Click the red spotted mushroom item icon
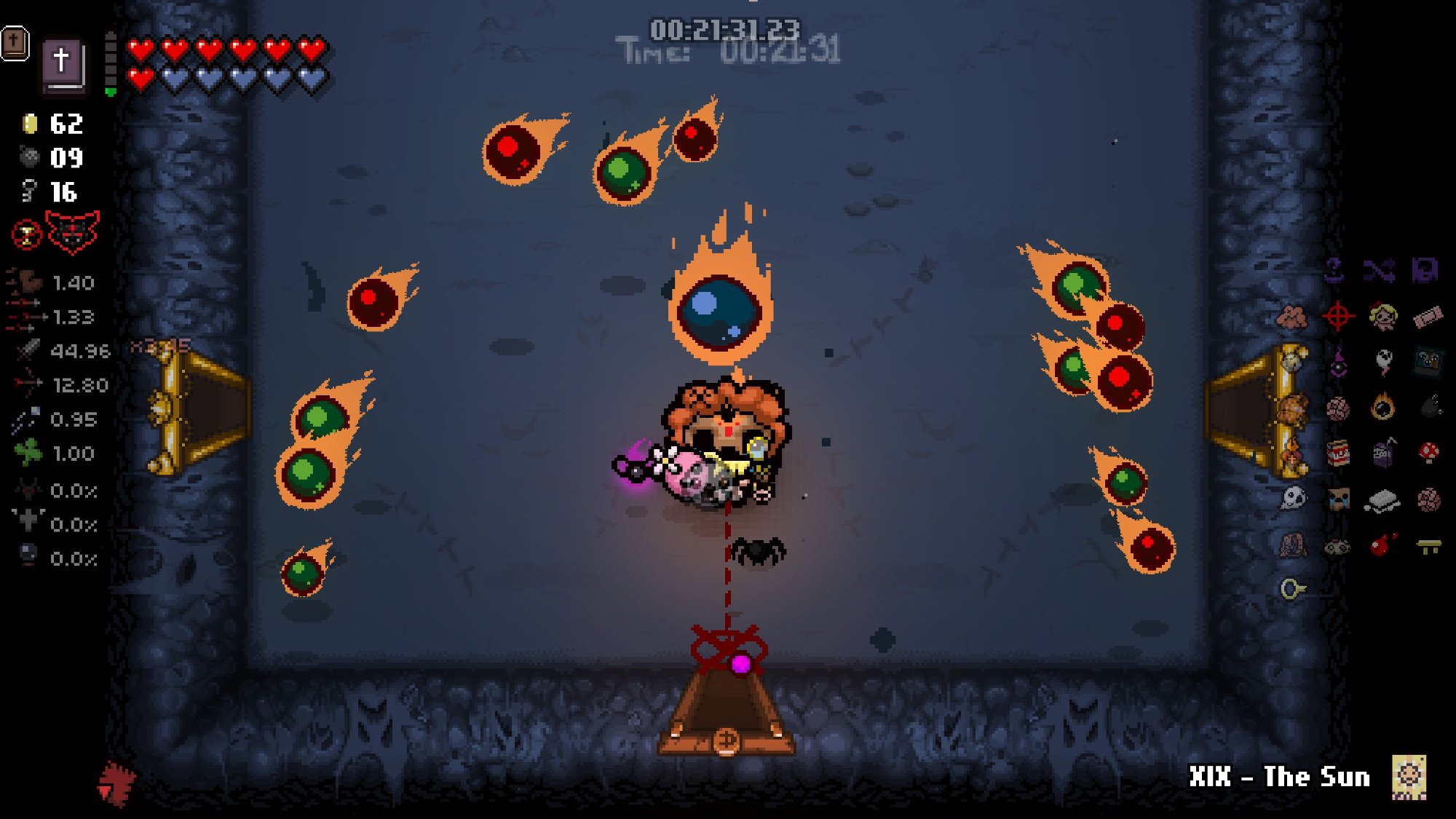Screen dimensions: 1456x819 [1428, 453]
